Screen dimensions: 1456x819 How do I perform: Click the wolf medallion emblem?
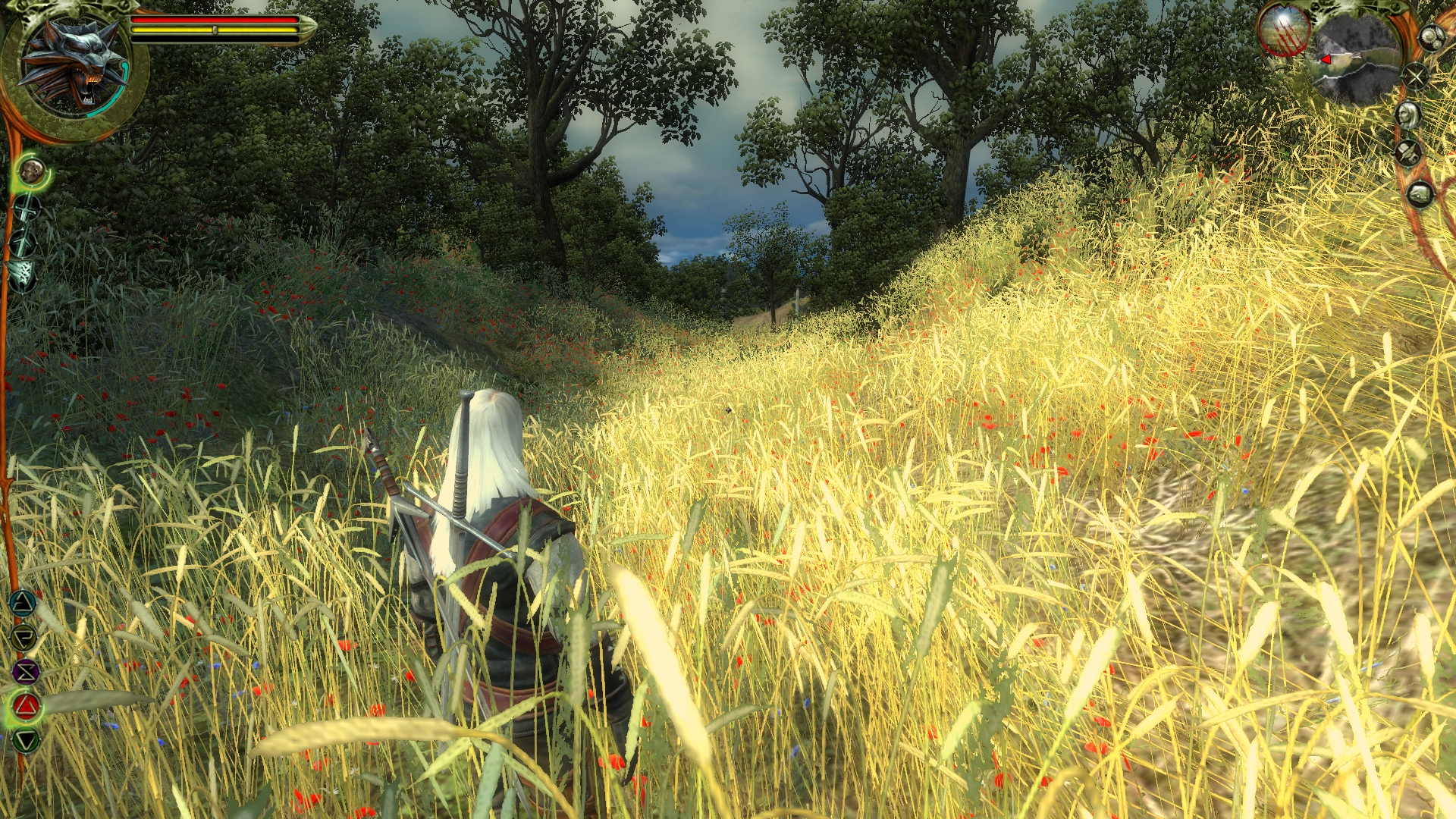[74, 66]
